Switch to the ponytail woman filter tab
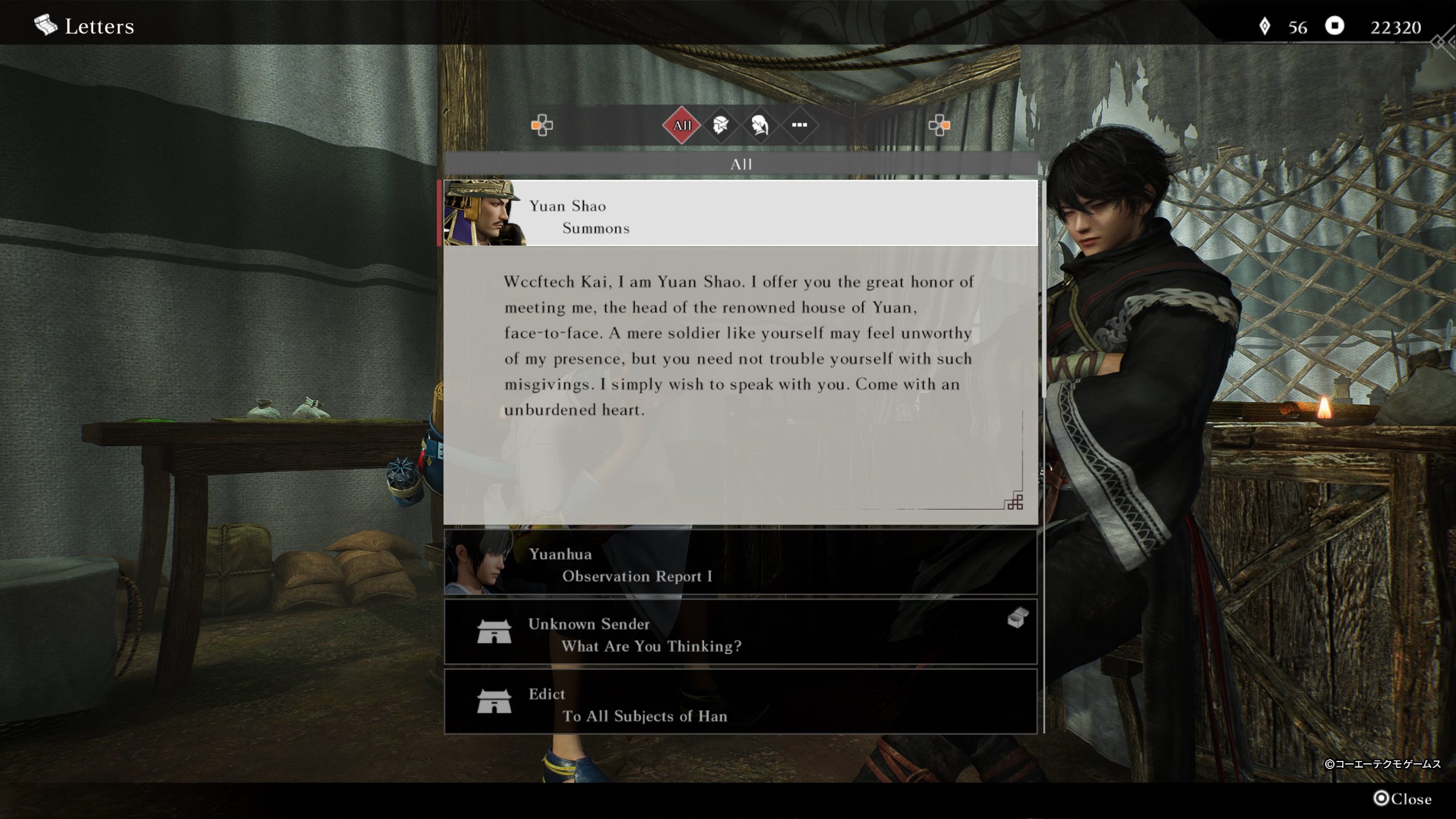 tap(760, 125)
